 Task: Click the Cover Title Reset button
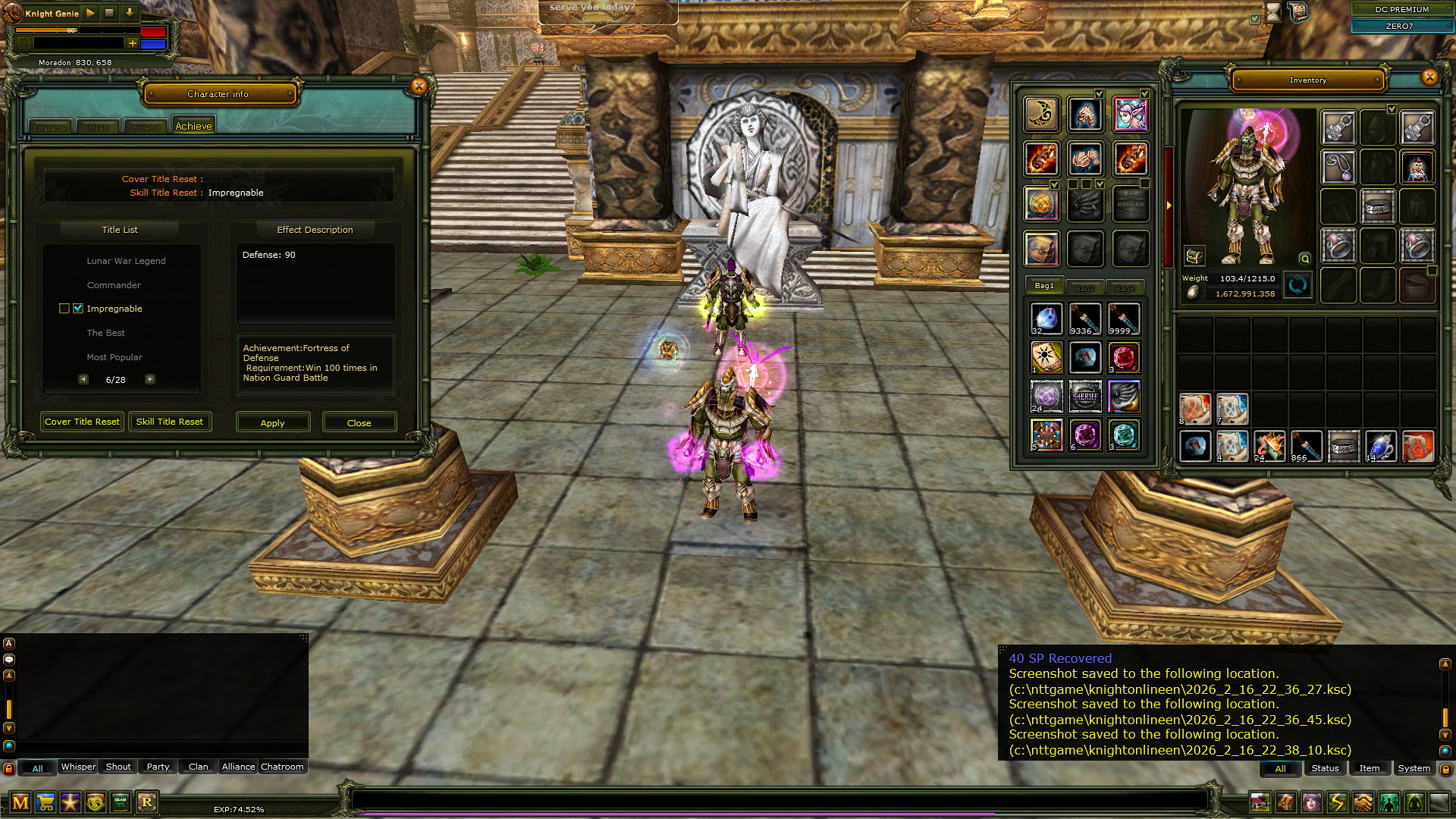pyautogui.click(x=82, y=422)
